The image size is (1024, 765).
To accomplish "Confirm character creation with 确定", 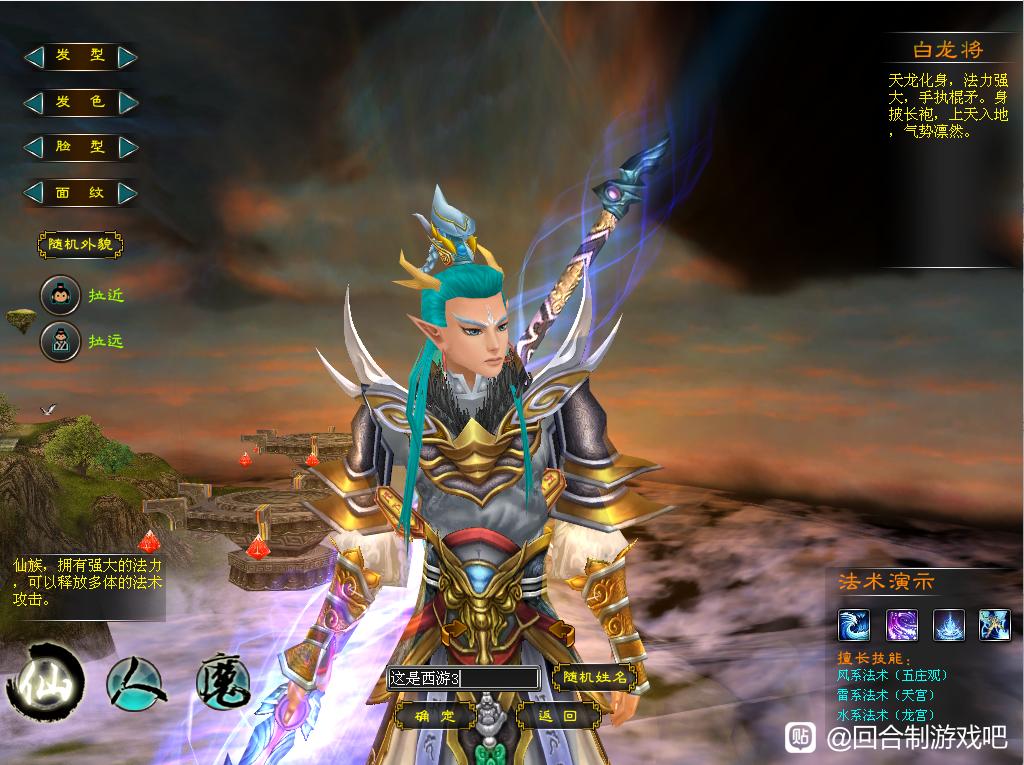I will pos(435,716).
